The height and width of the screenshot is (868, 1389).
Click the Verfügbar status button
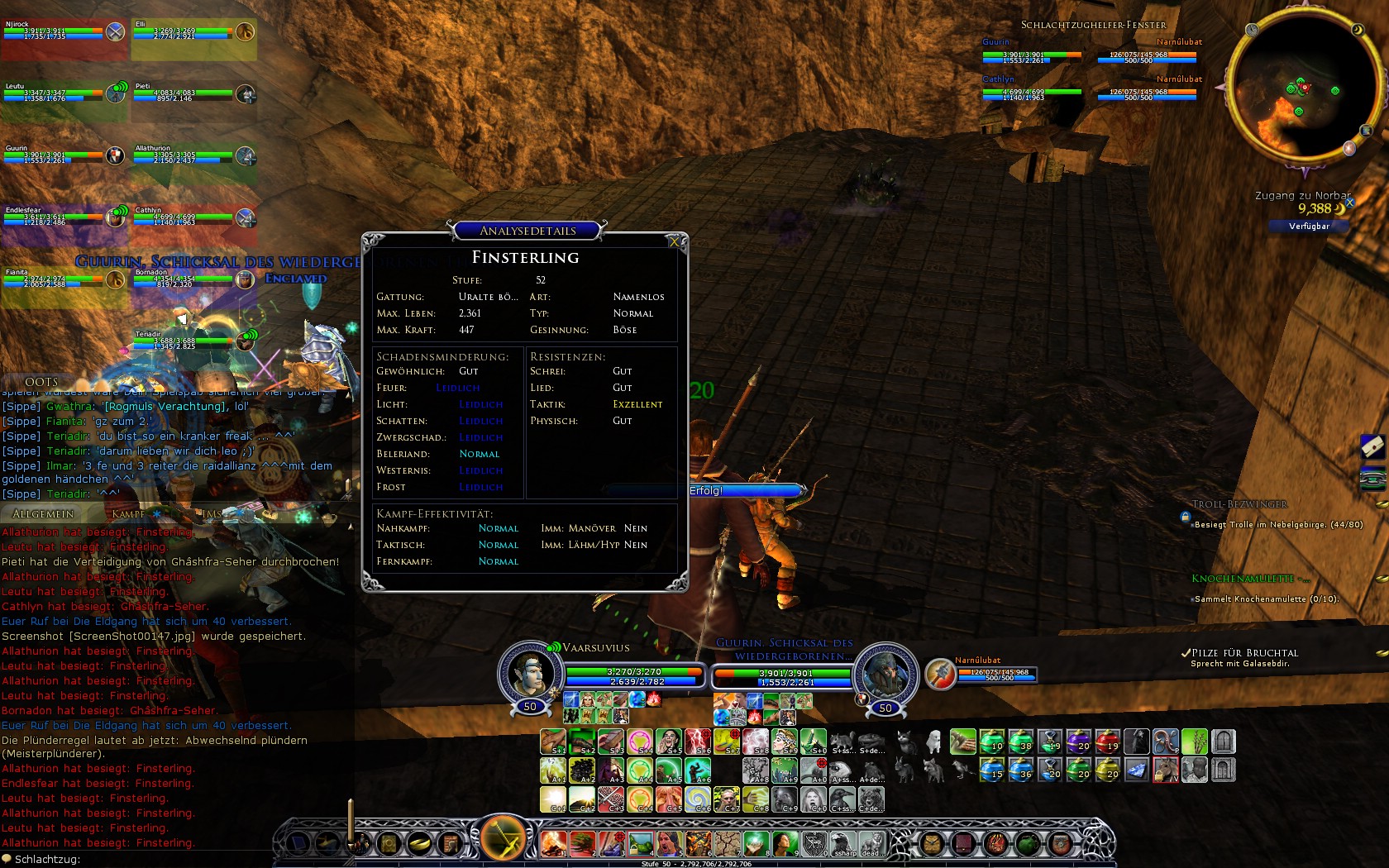tap(1309, 226)
